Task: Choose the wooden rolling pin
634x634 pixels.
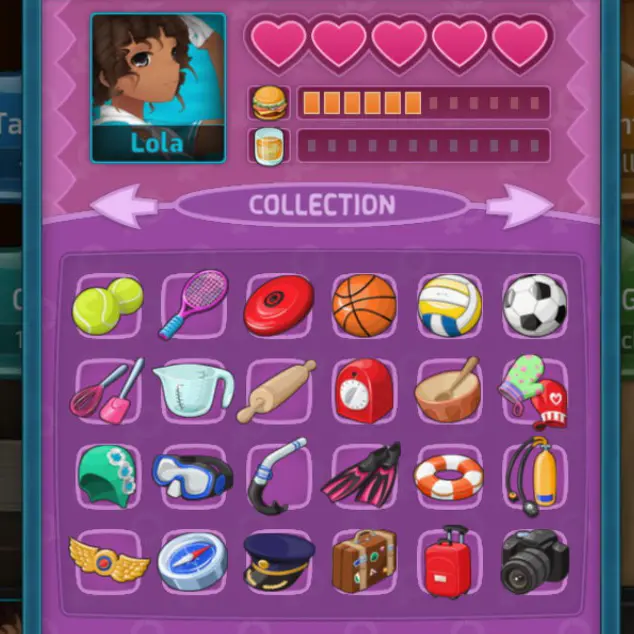Action: tap(277, 390)
